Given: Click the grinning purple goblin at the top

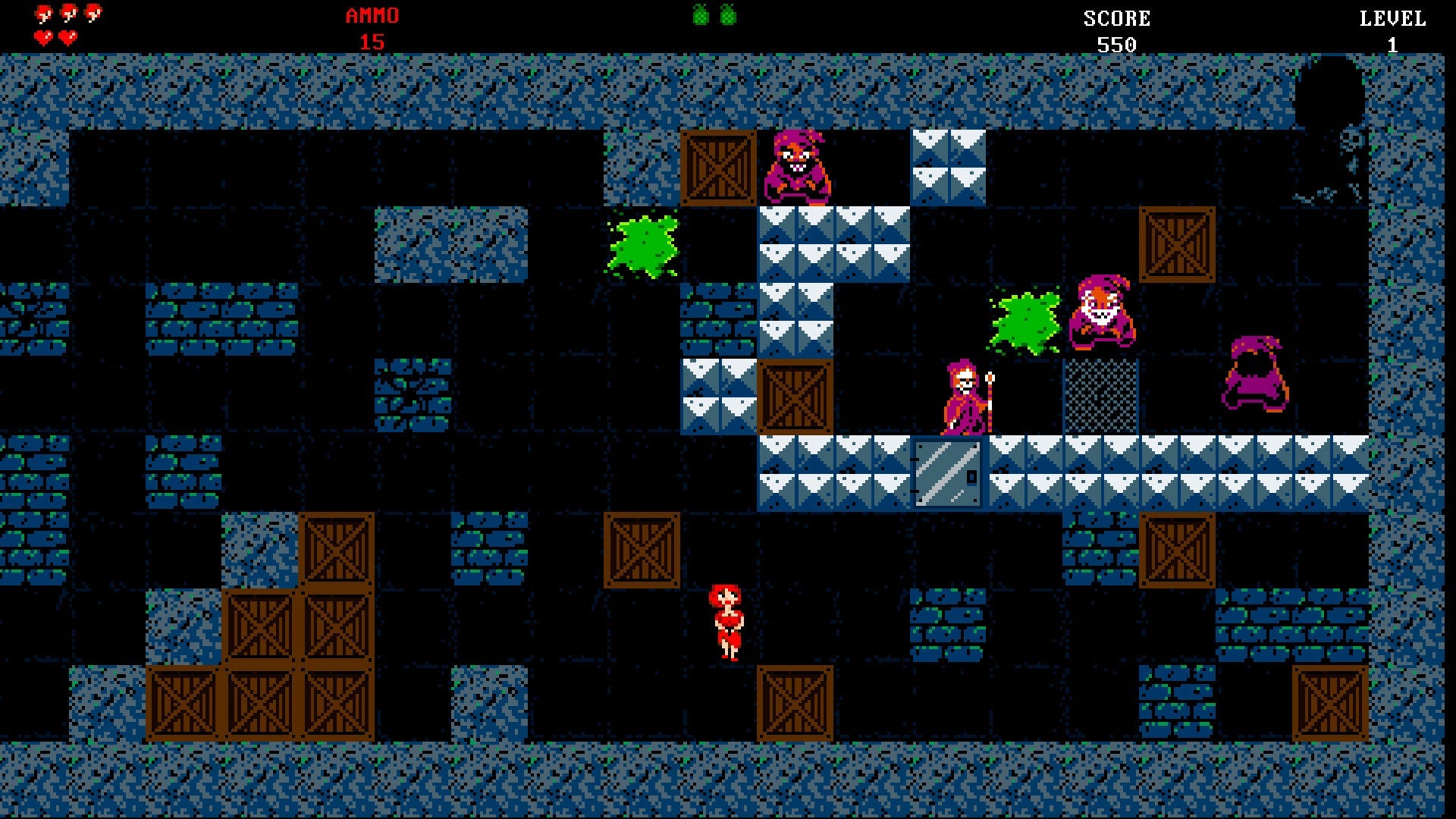Looking at the screenshot, I should pyautogui.click(x=800, y=167).
